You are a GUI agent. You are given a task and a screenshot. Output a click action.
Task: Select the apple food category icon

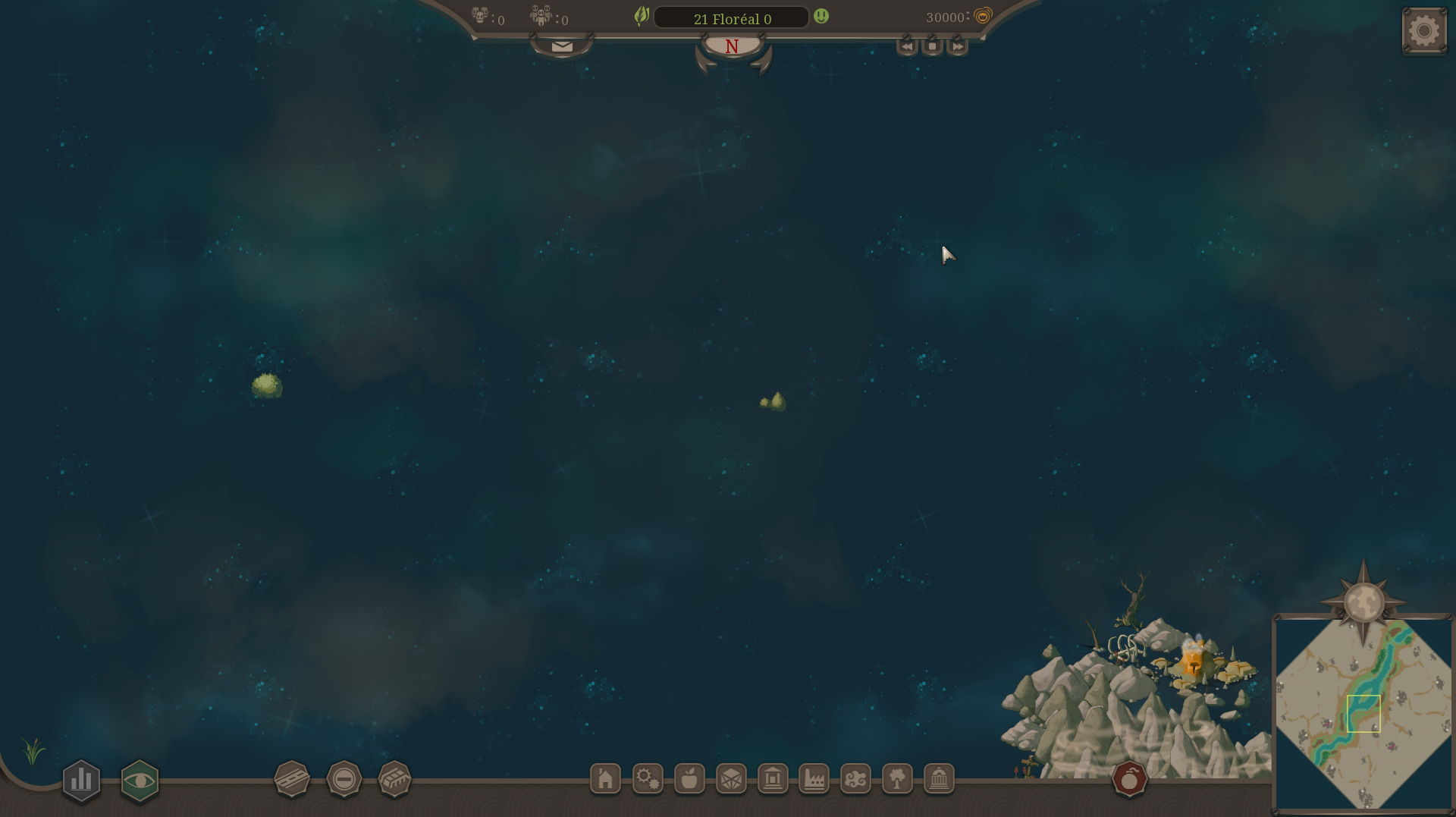[689, 778]
